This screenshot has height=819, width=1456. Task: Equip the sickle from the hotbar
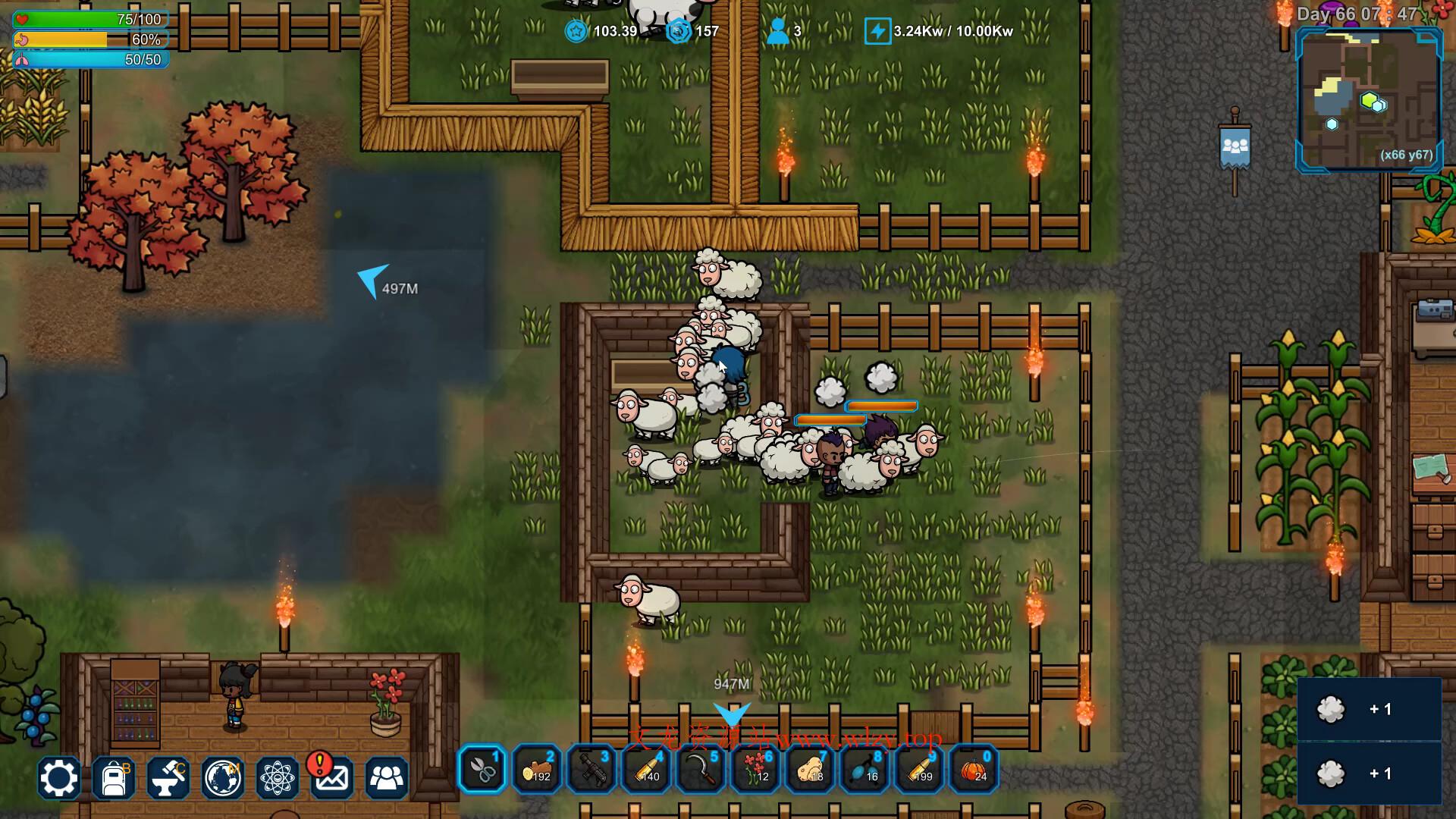coord(701,770)
